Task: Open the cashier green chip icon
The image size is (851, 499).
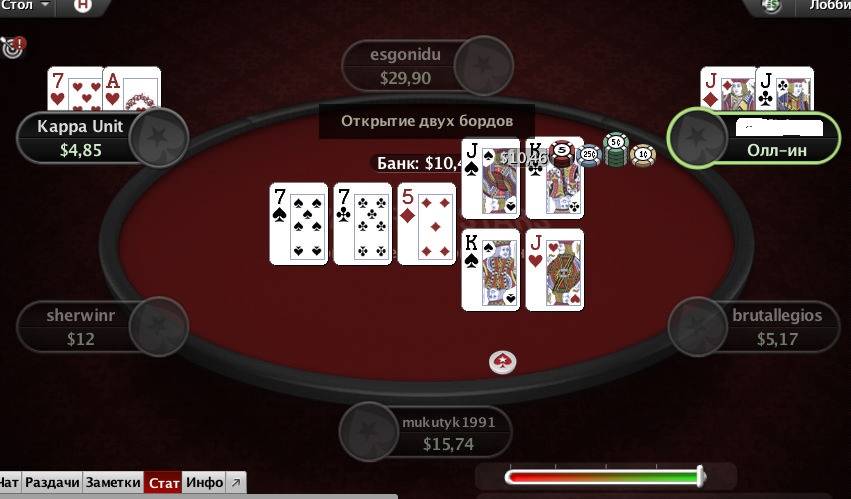Action: (x=771, y=6)
